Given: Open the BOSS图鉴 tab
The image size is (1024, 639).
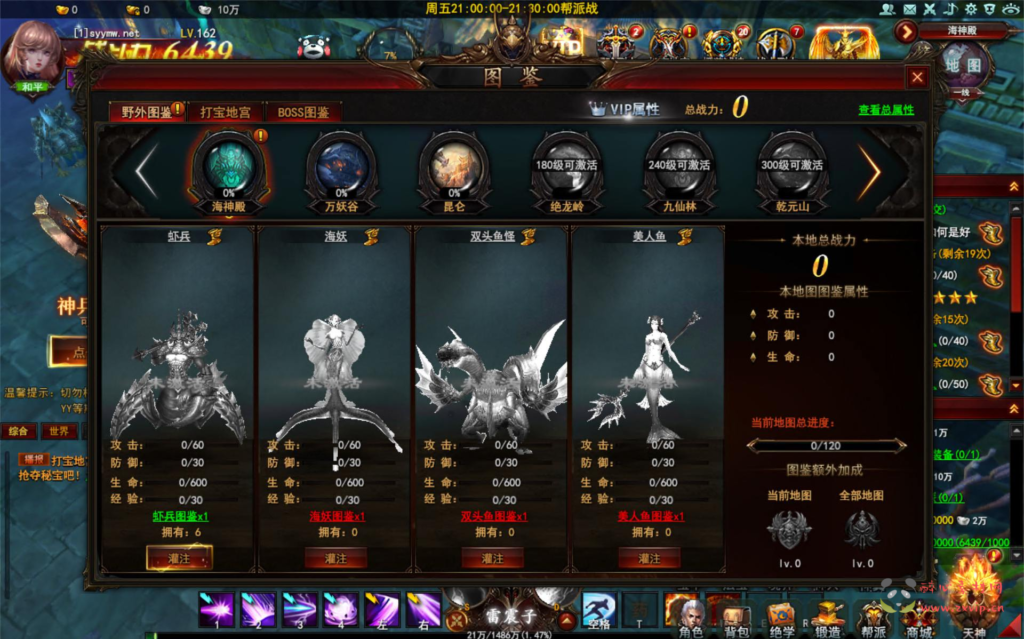Looking at the screenshot, I should pos(303,111).
